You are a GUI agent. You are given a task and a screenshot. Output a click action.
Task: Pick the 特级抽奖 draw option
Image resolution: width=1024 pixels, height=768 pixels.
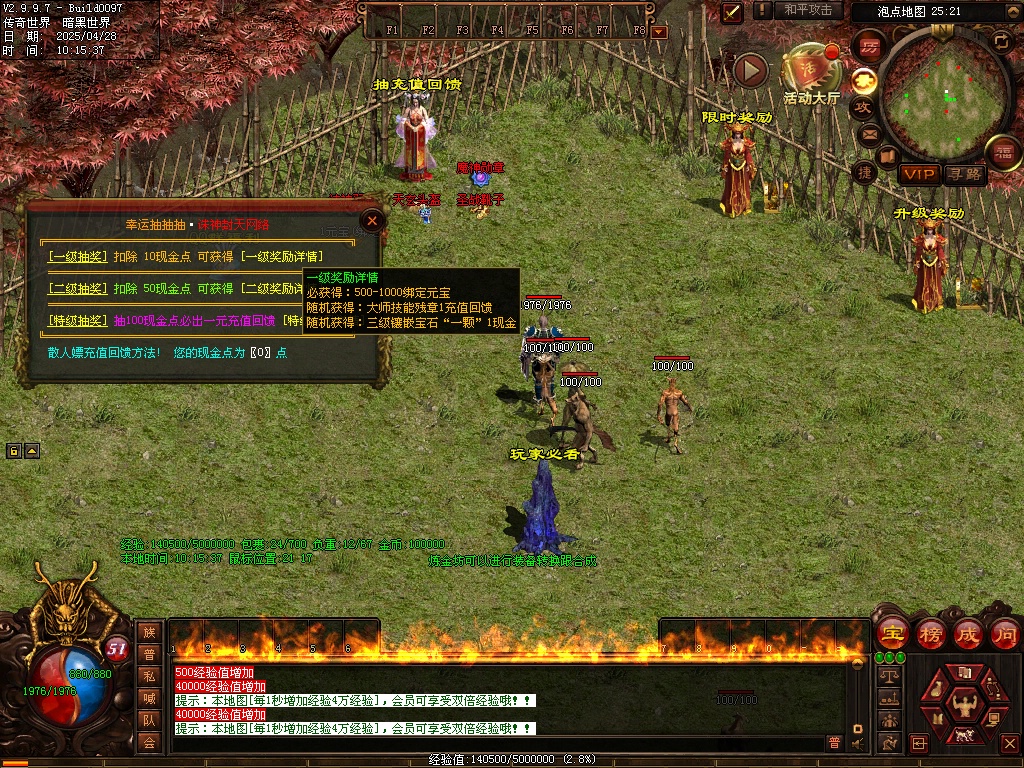coord(77,321)
